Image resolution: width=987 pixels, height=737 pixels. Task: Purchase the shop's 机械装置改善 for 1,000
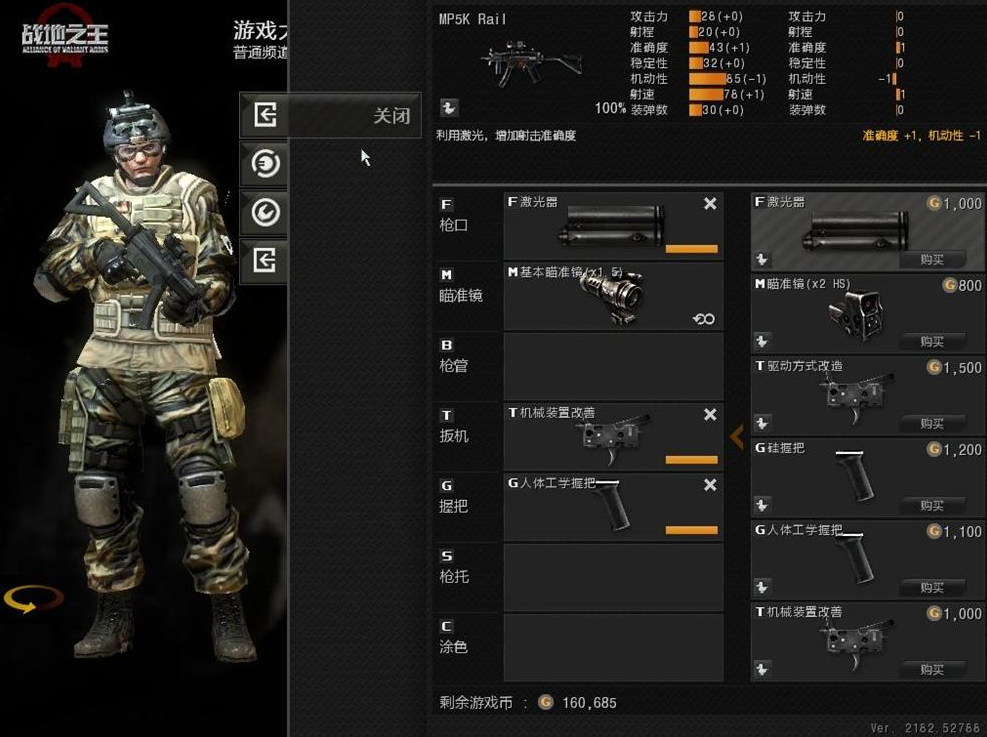[932, 669]
